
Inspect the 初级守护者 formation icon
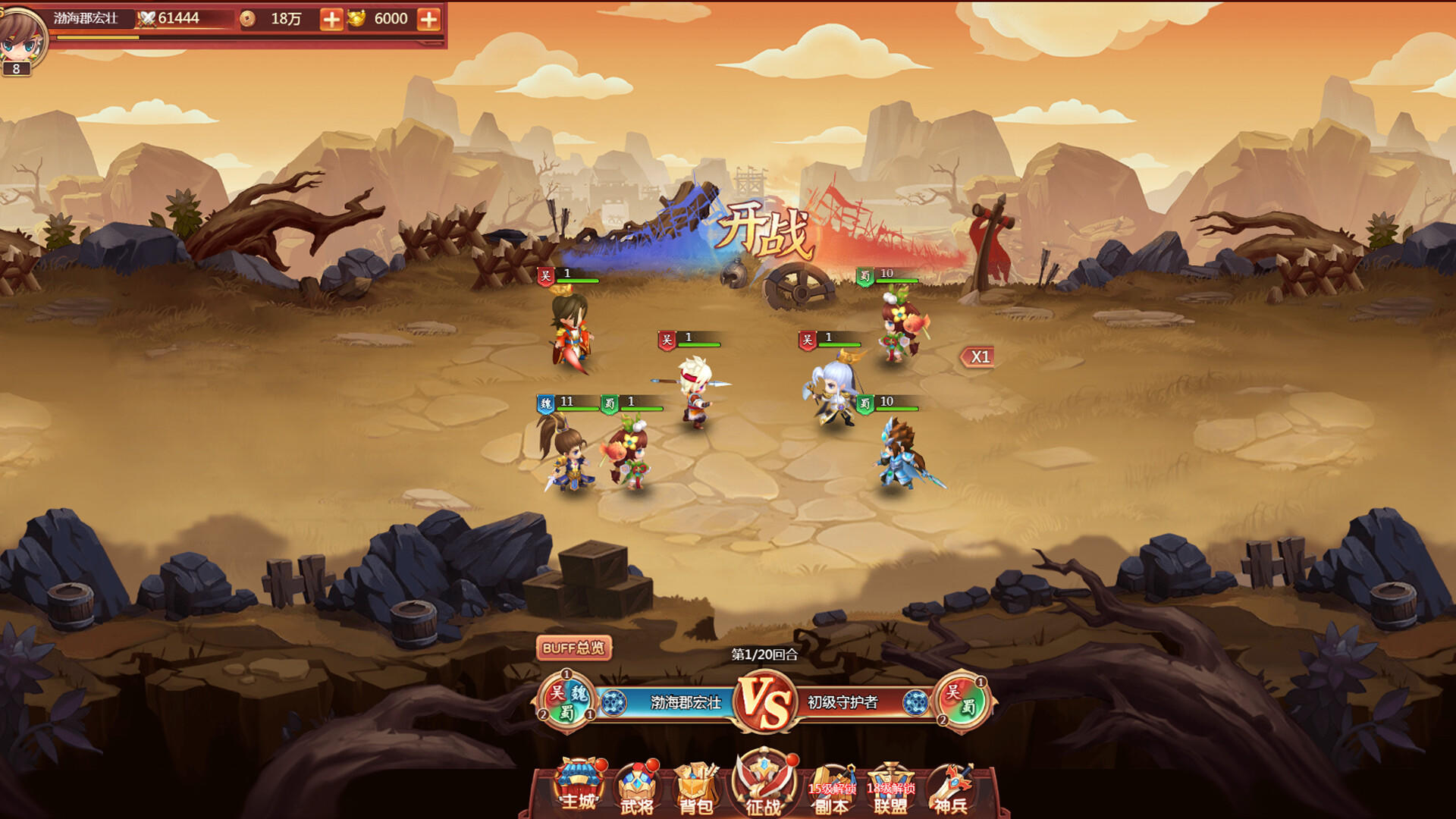click(915, 703)
